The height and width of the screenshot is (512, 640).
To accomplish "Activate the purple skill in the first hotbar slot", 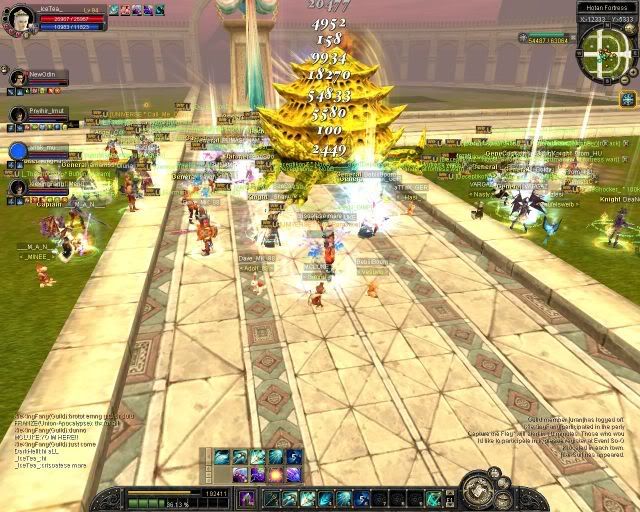I will point(246,498).
